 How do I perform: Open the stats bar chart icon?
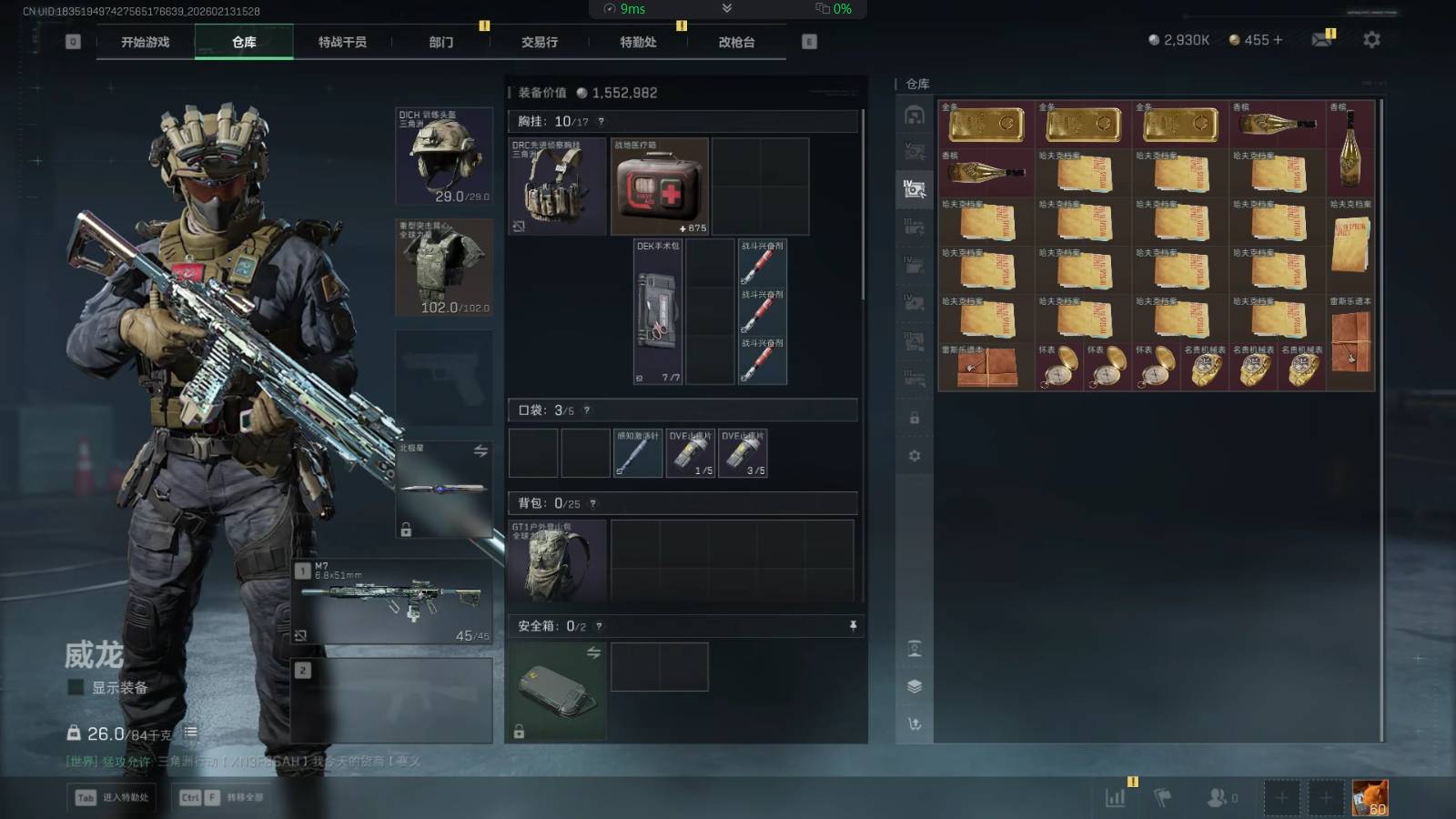click(x=1115, y=798)
